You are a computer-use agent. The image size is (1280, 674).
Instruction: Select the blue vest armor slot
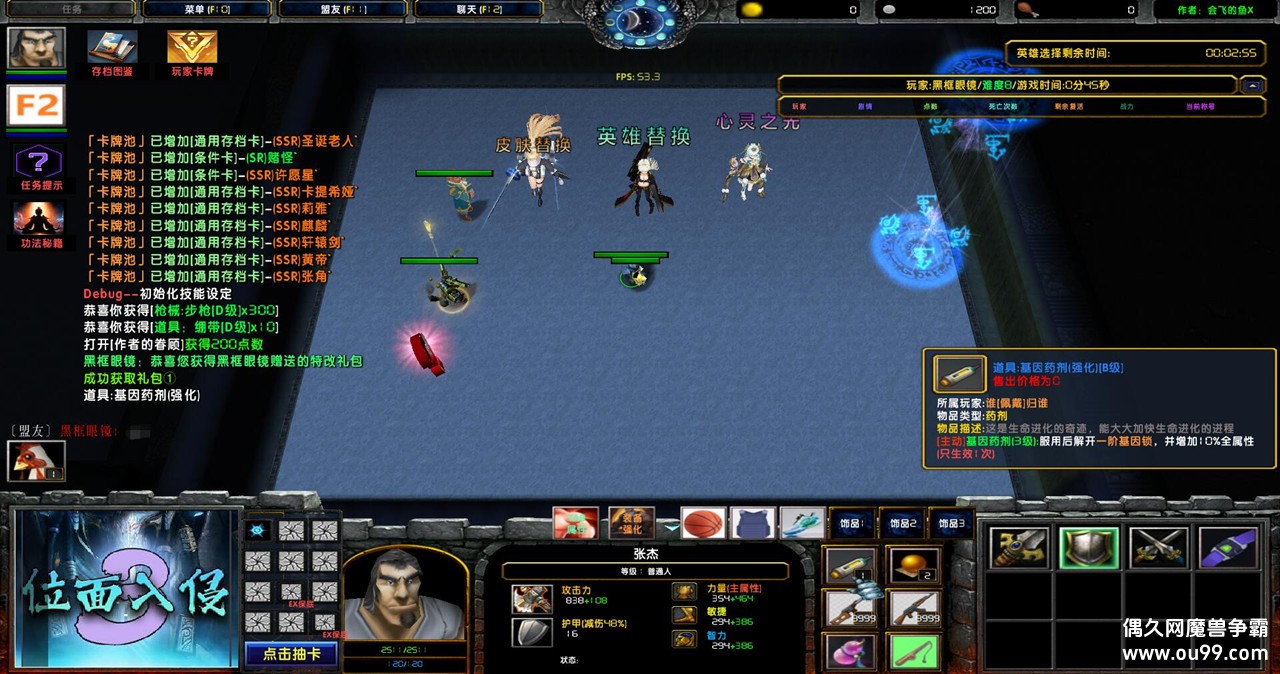[753, 523]
